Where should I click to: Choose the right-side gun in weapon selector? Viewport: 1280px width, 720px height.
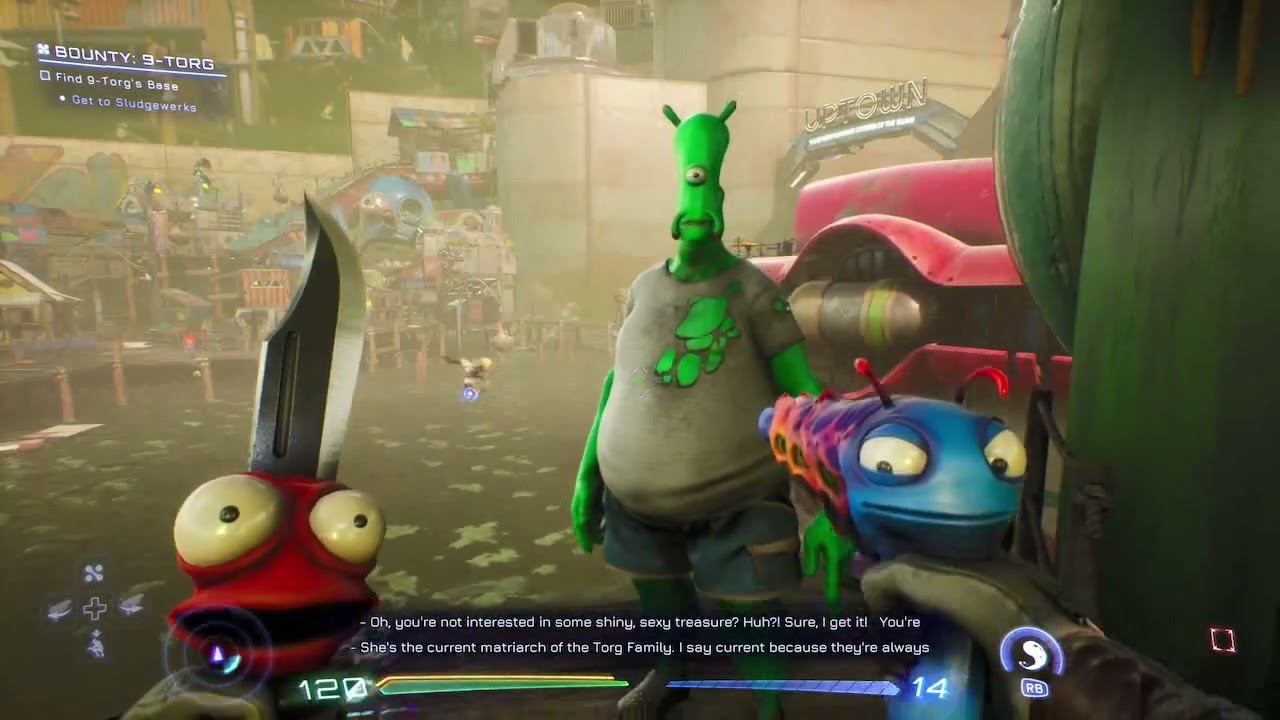[129, 605]
